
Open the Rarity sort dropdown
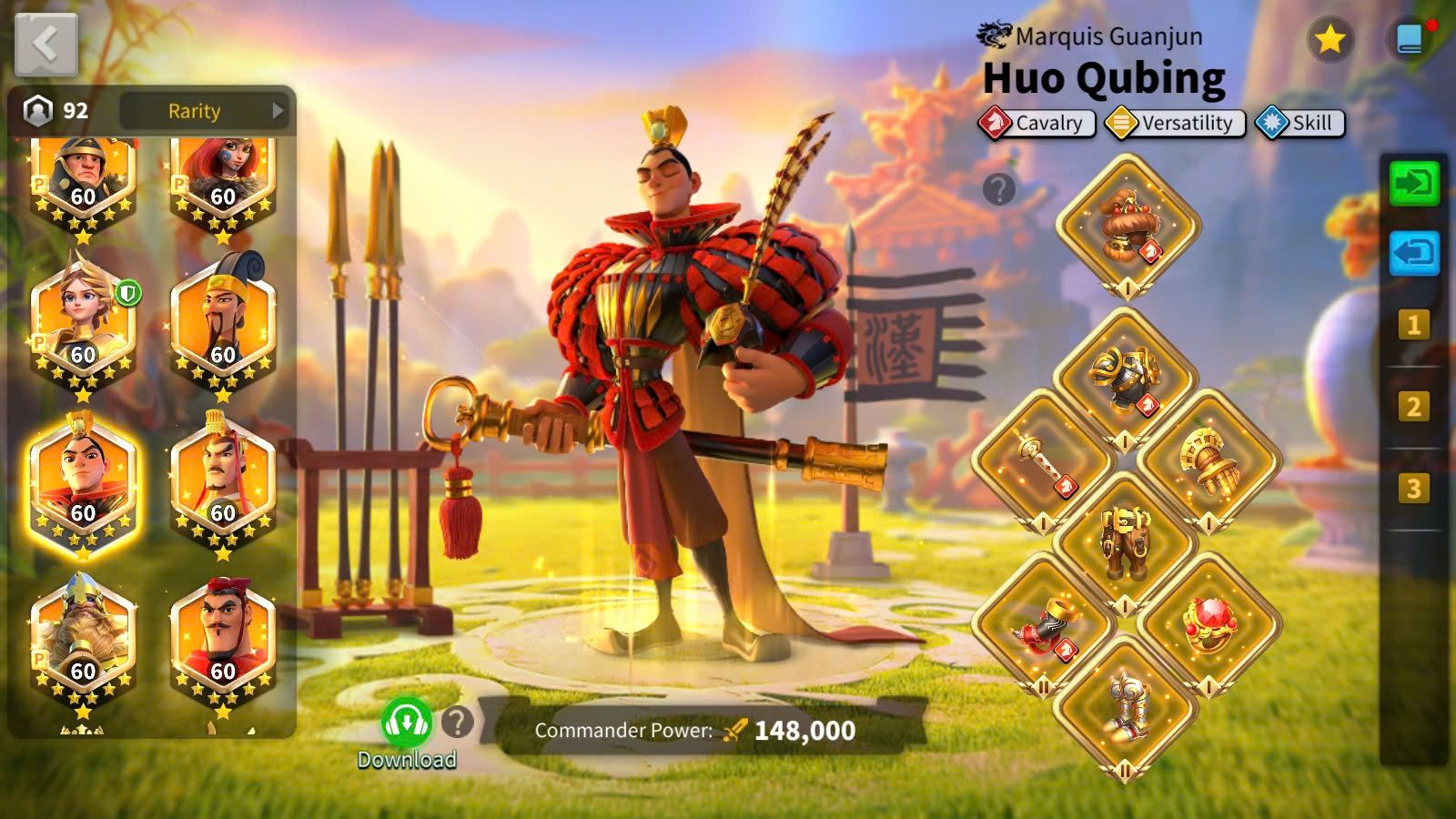[205, 111]
